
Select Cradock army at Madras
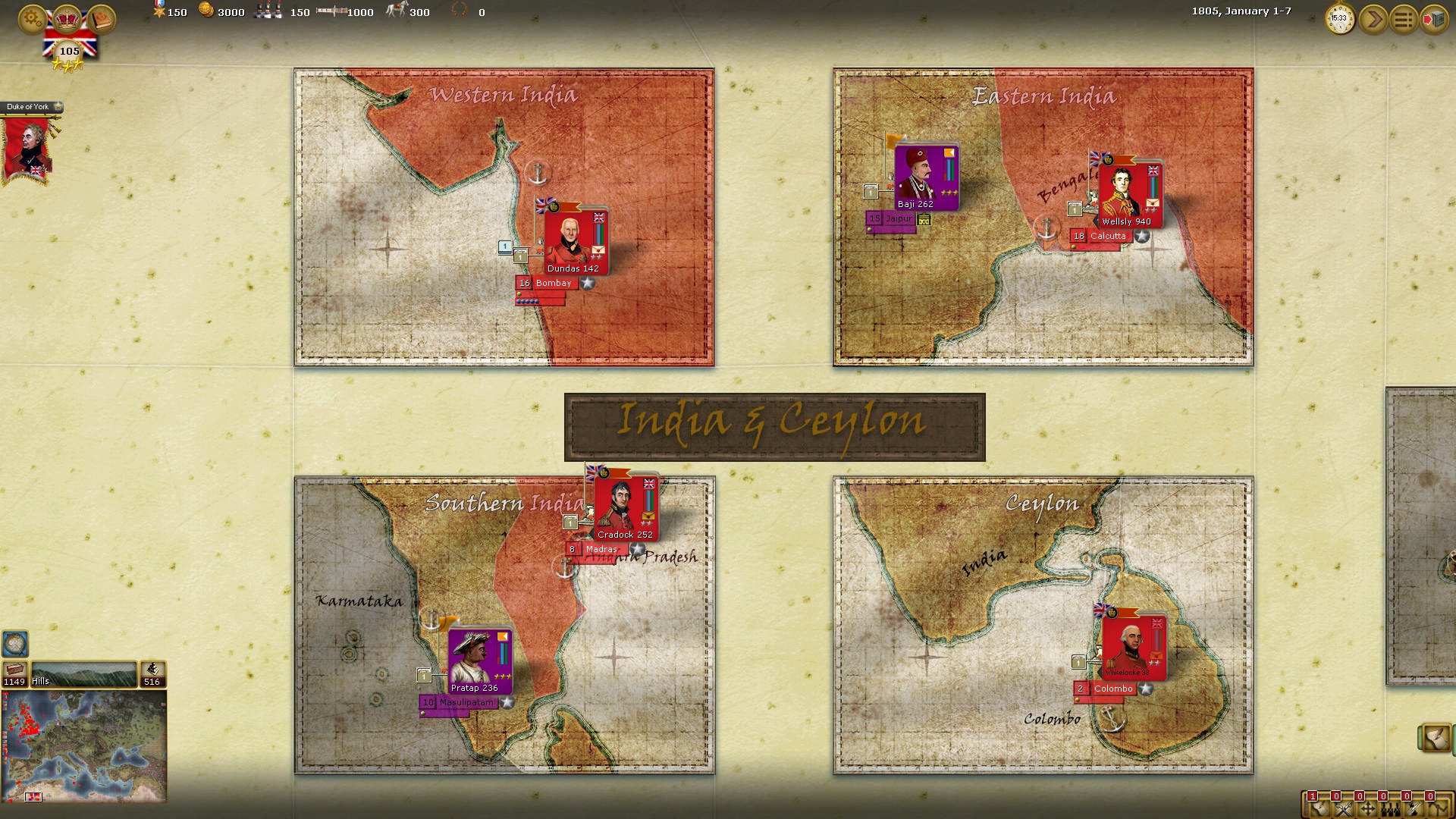tap(625, 507)
